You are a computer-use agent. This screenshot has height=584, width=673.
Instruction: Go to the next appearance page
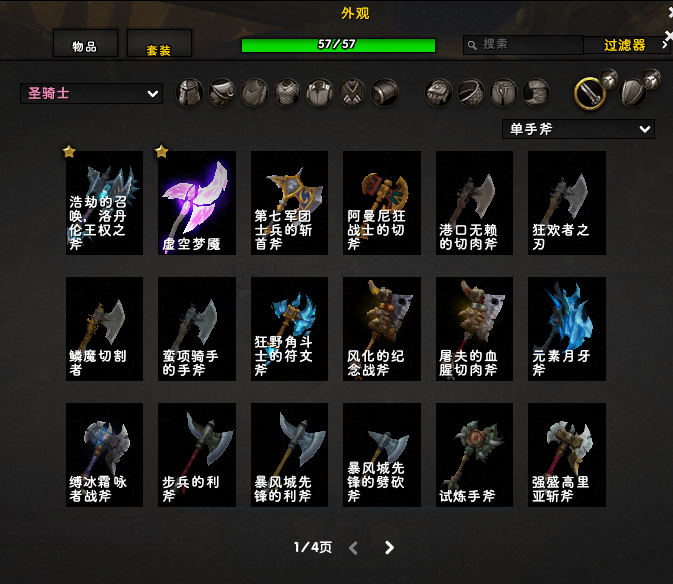tap(389, 548)
